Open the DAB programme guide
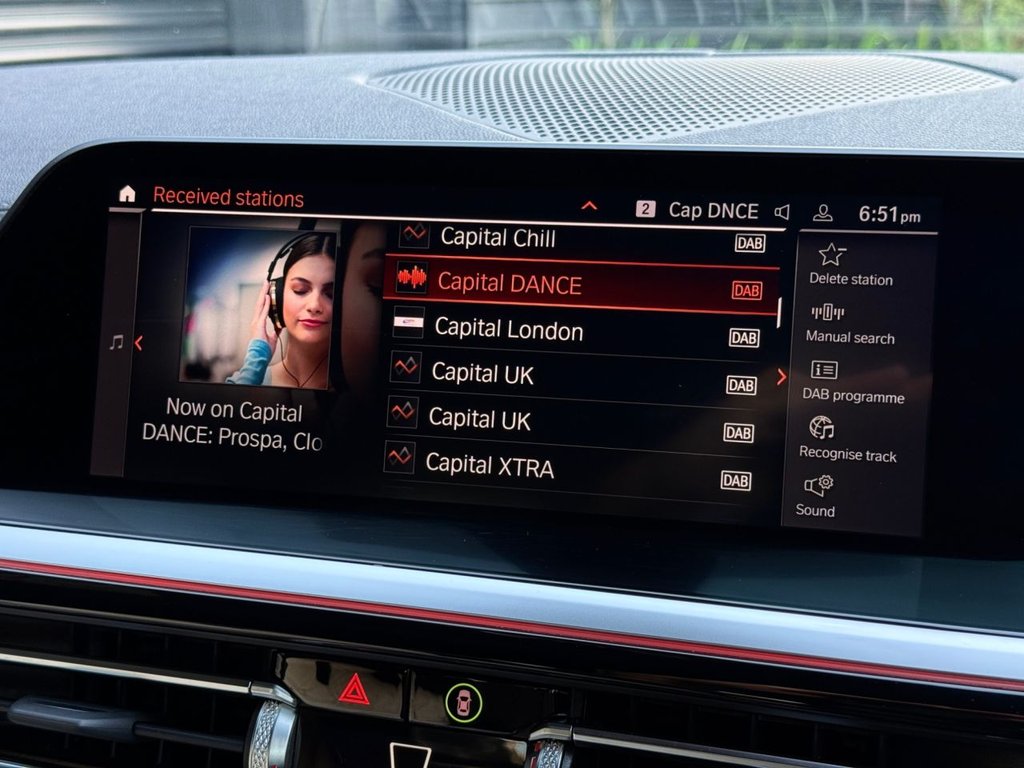Screen dimensions: 1024x768 coord(852,382)
